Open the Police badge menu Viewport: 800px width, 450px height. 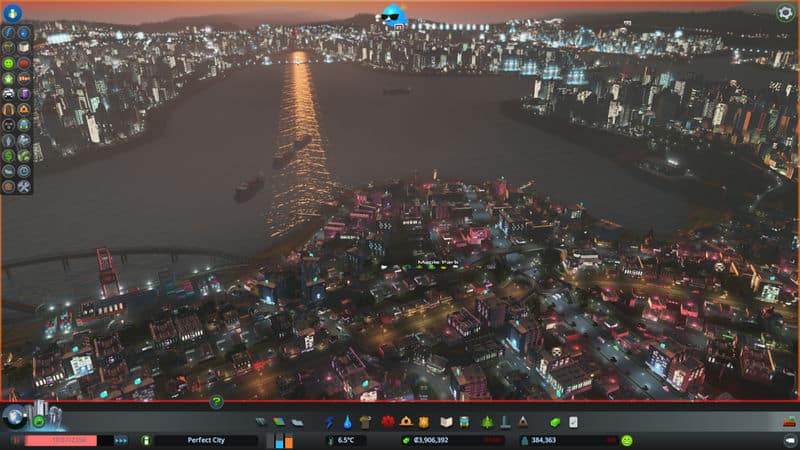click(x=423, y=422)
